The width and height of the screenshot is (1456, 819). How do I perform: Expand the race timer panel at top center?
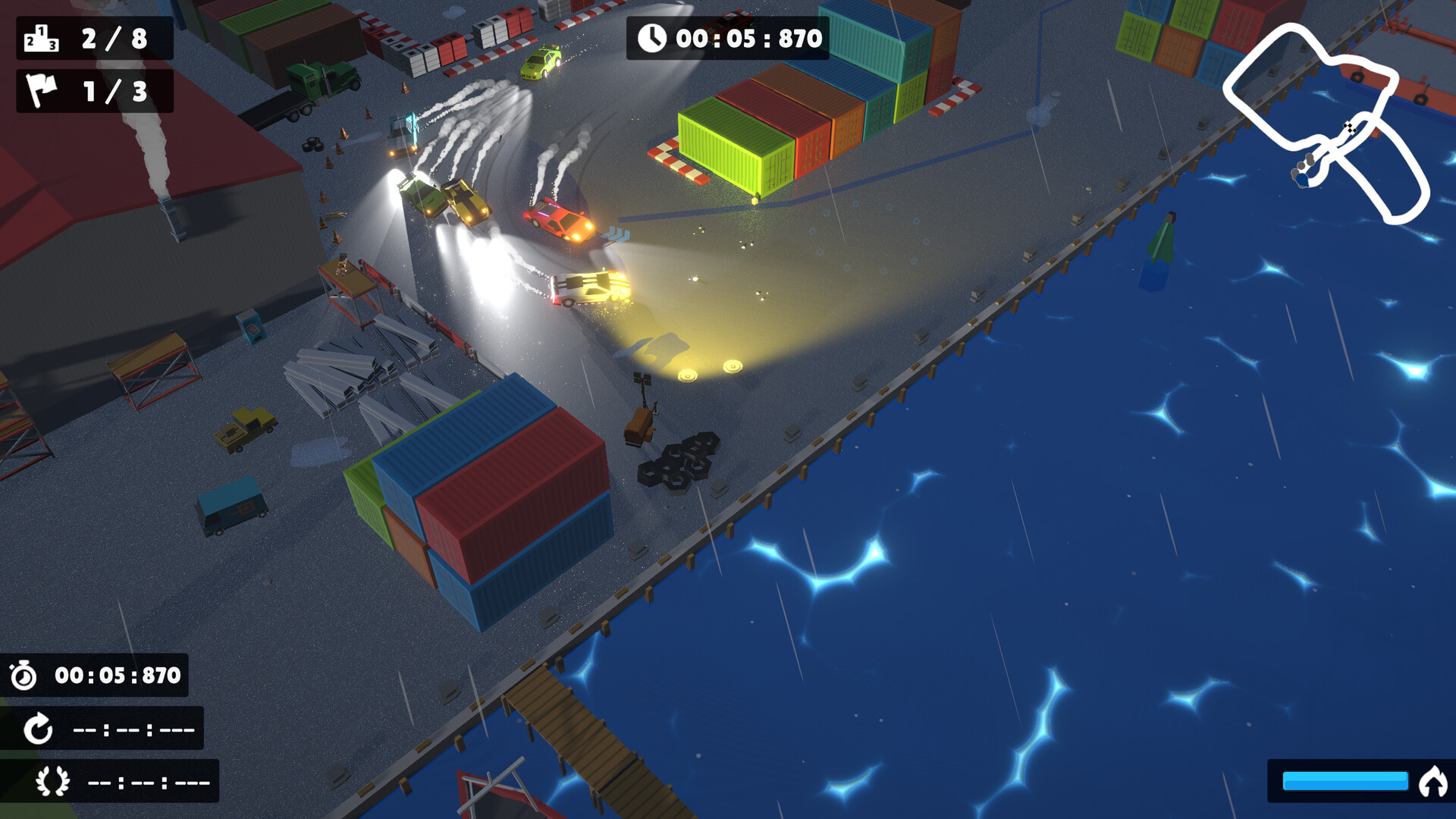(728, 36)
